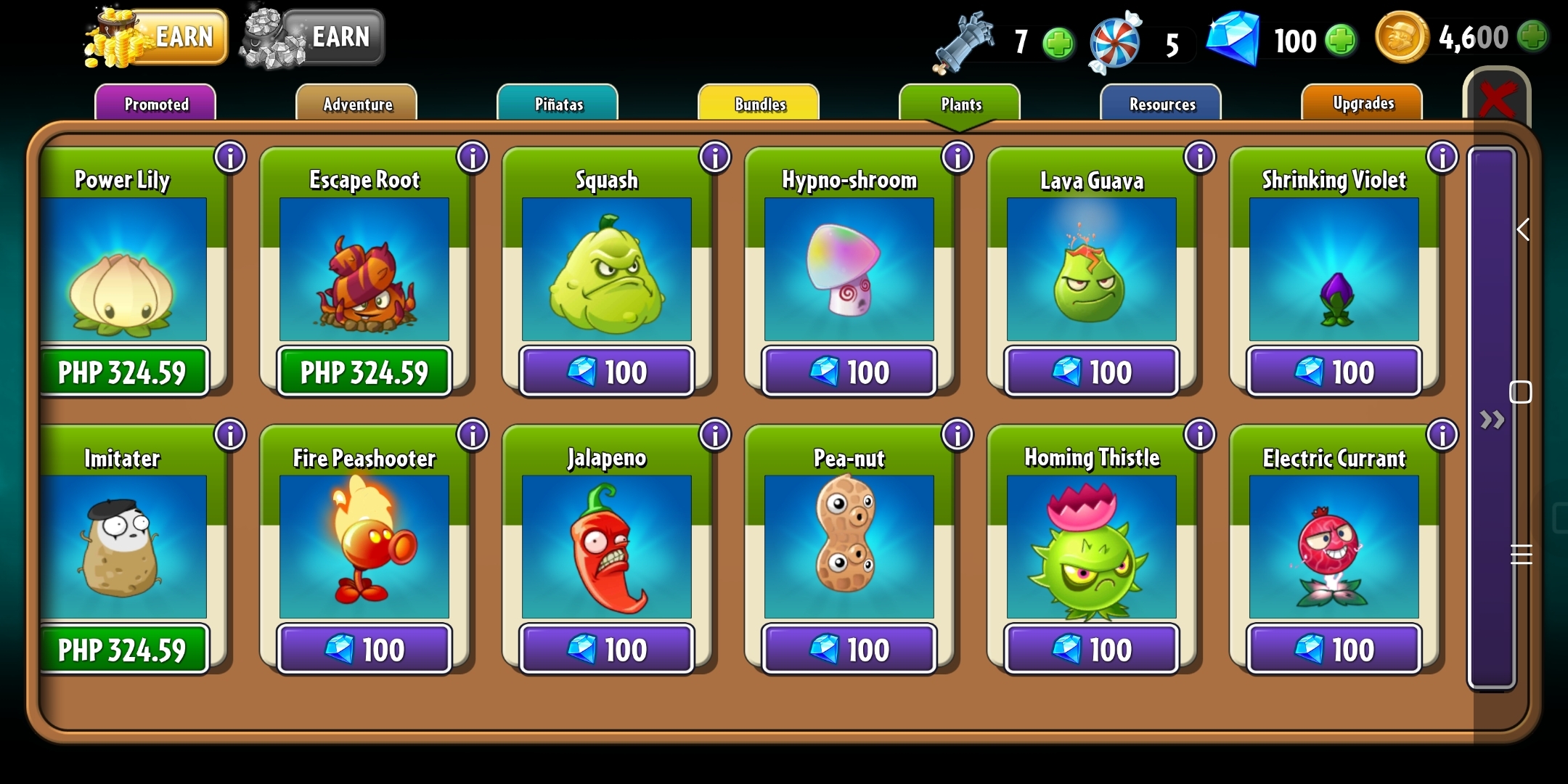Tap the Android back navigation arrow
The image size is (1568, 784).
pyautogui.click(x=1523, y=230)
